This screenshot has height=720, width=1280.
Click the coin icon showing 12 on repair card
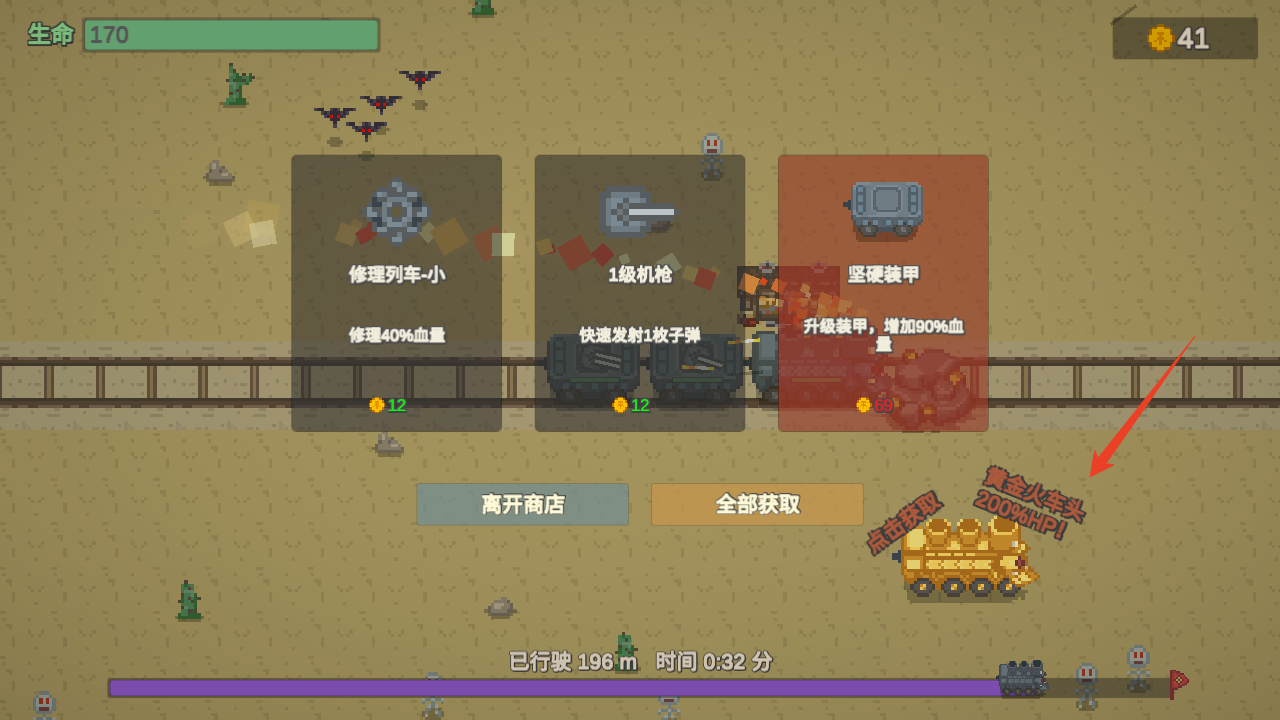pyautogui.click(x=377, y=407)
